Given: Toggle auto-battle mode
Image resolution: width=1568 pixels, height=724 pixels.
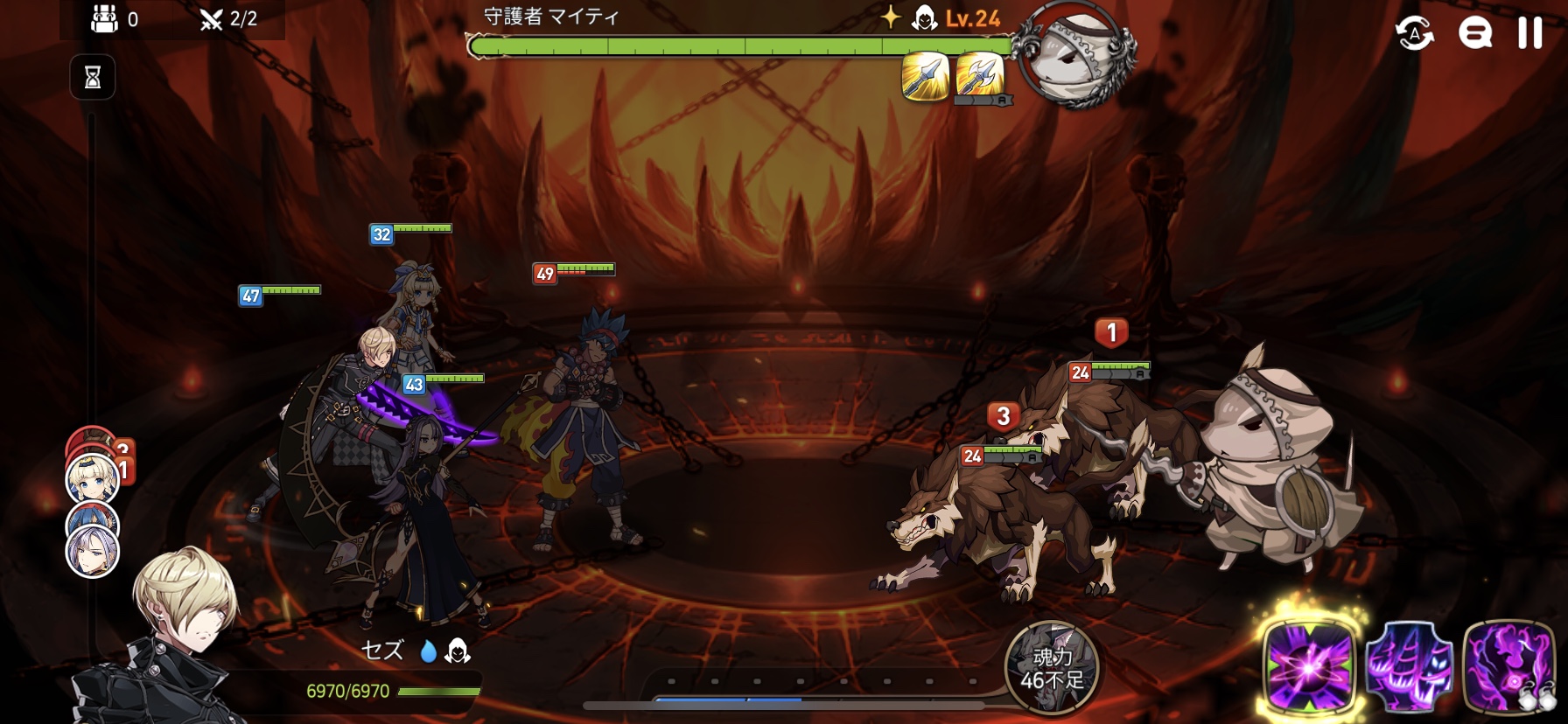Looking at the screenshot, I should pos(1414,33).
